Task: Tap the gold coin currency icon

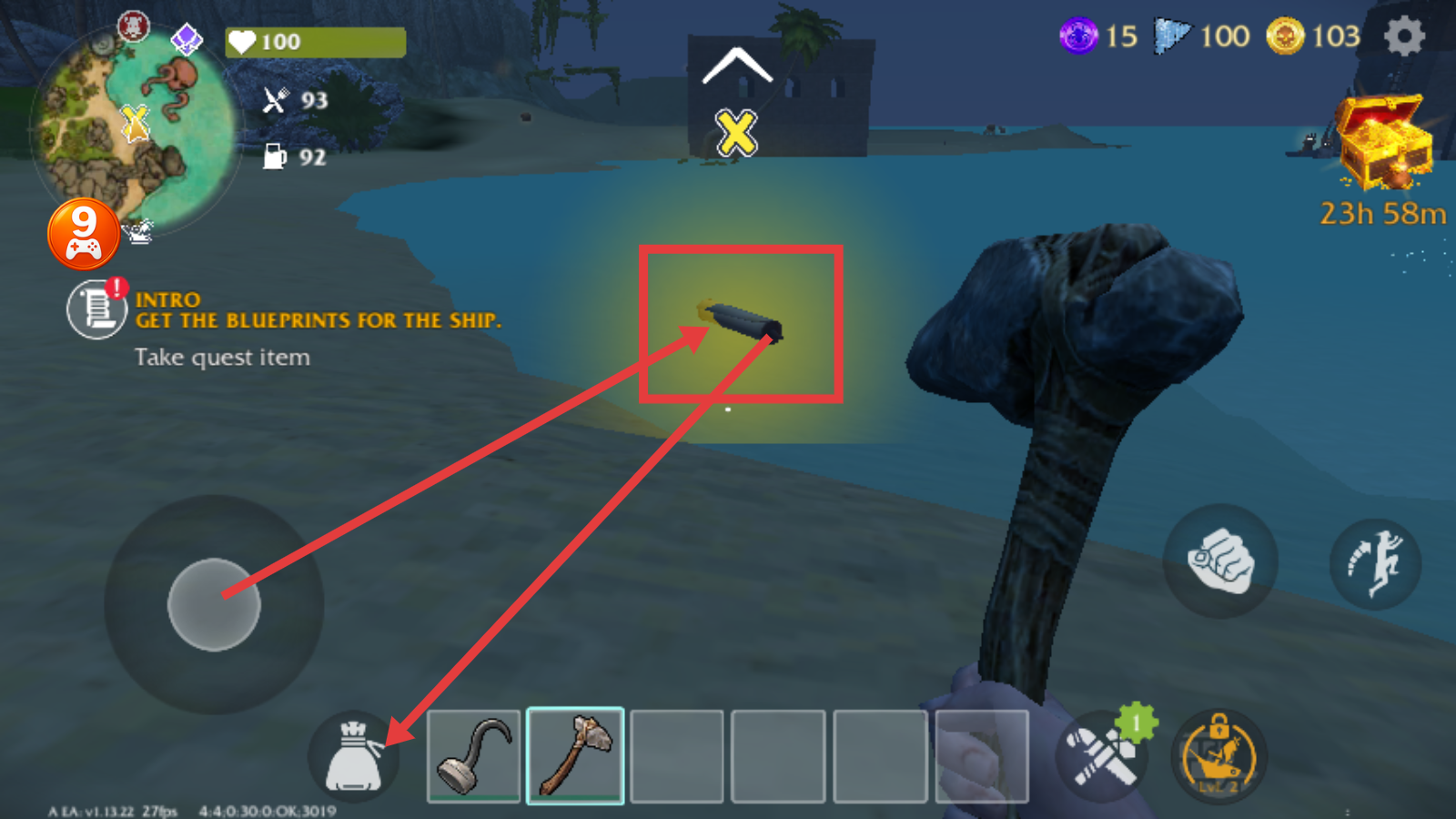Action: pyautogui.click(x=1285, y=36)
